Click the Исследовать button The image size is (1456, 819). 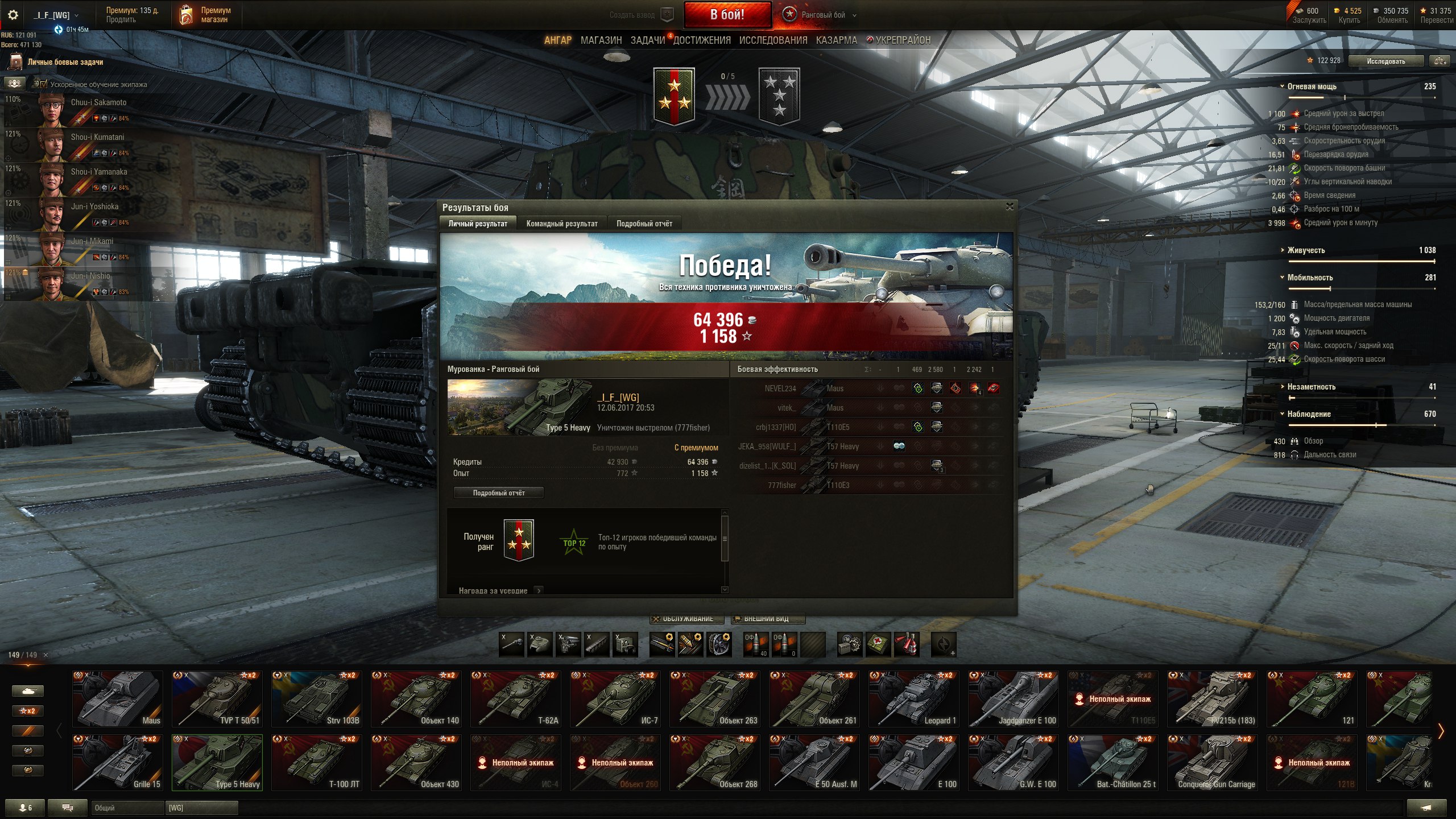pyautogui.click(x=1385, y=61)
